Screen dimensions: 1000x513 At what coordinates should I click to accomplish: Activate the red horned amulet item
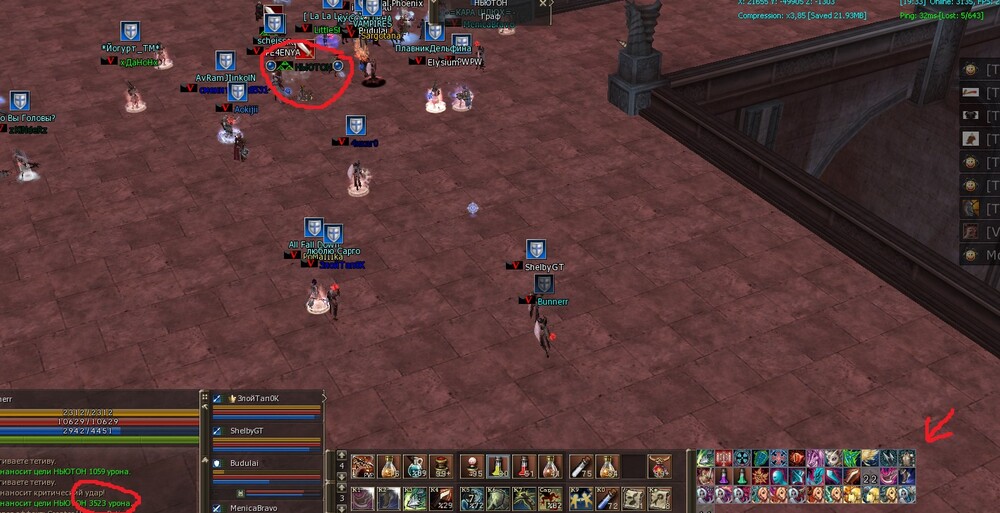659,466
